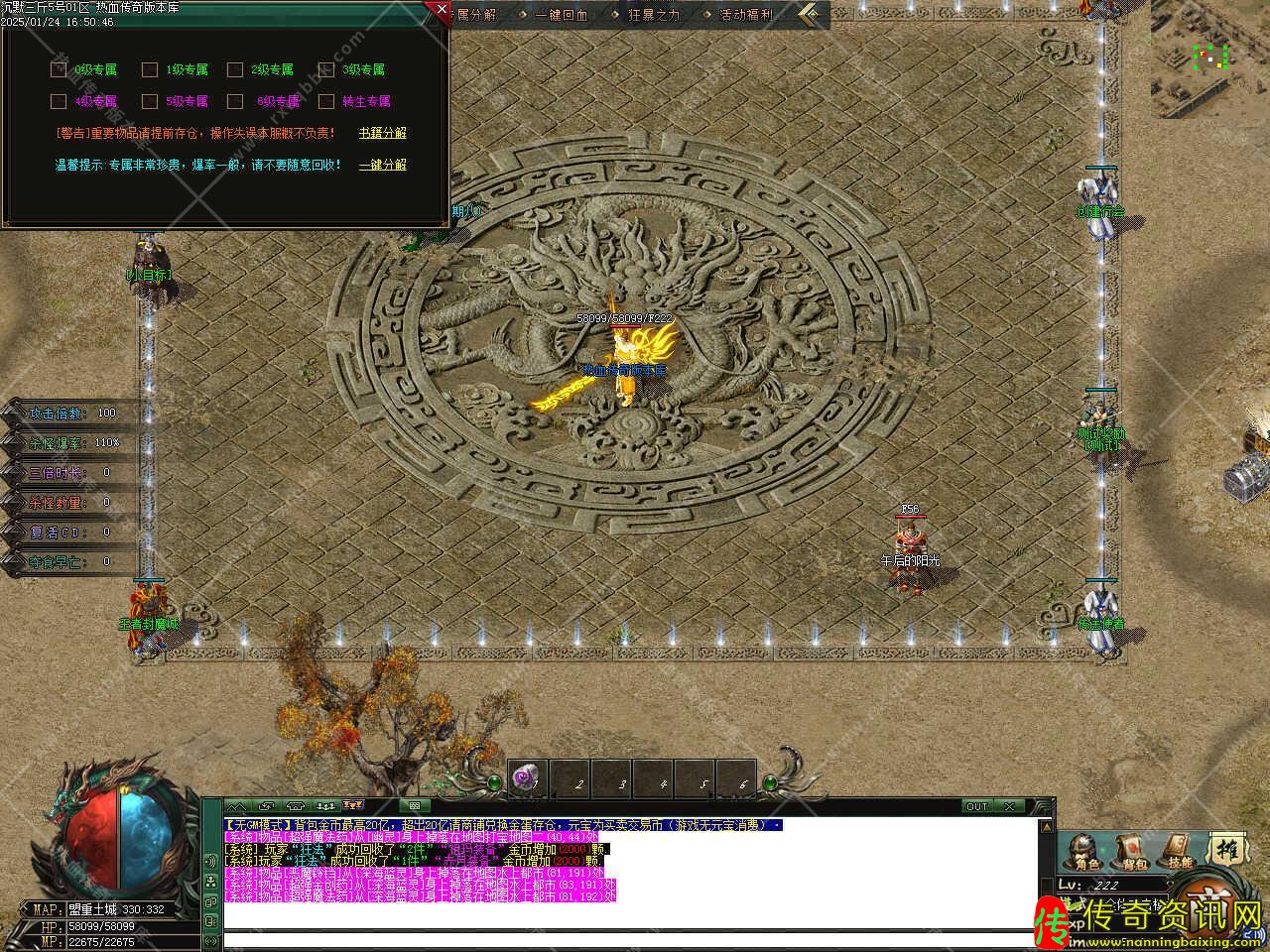Tick the 3级专属 checkbox
This screenshot has height=952, width=1270.
pyautogui.click(x=325, y=69)
